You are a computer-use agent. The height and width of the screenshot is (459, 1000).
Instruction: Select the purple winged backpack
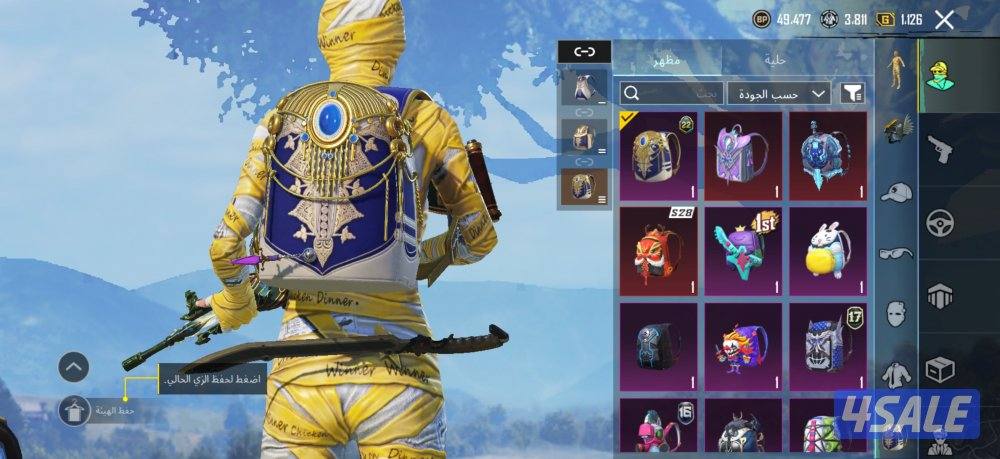(743, 156)
